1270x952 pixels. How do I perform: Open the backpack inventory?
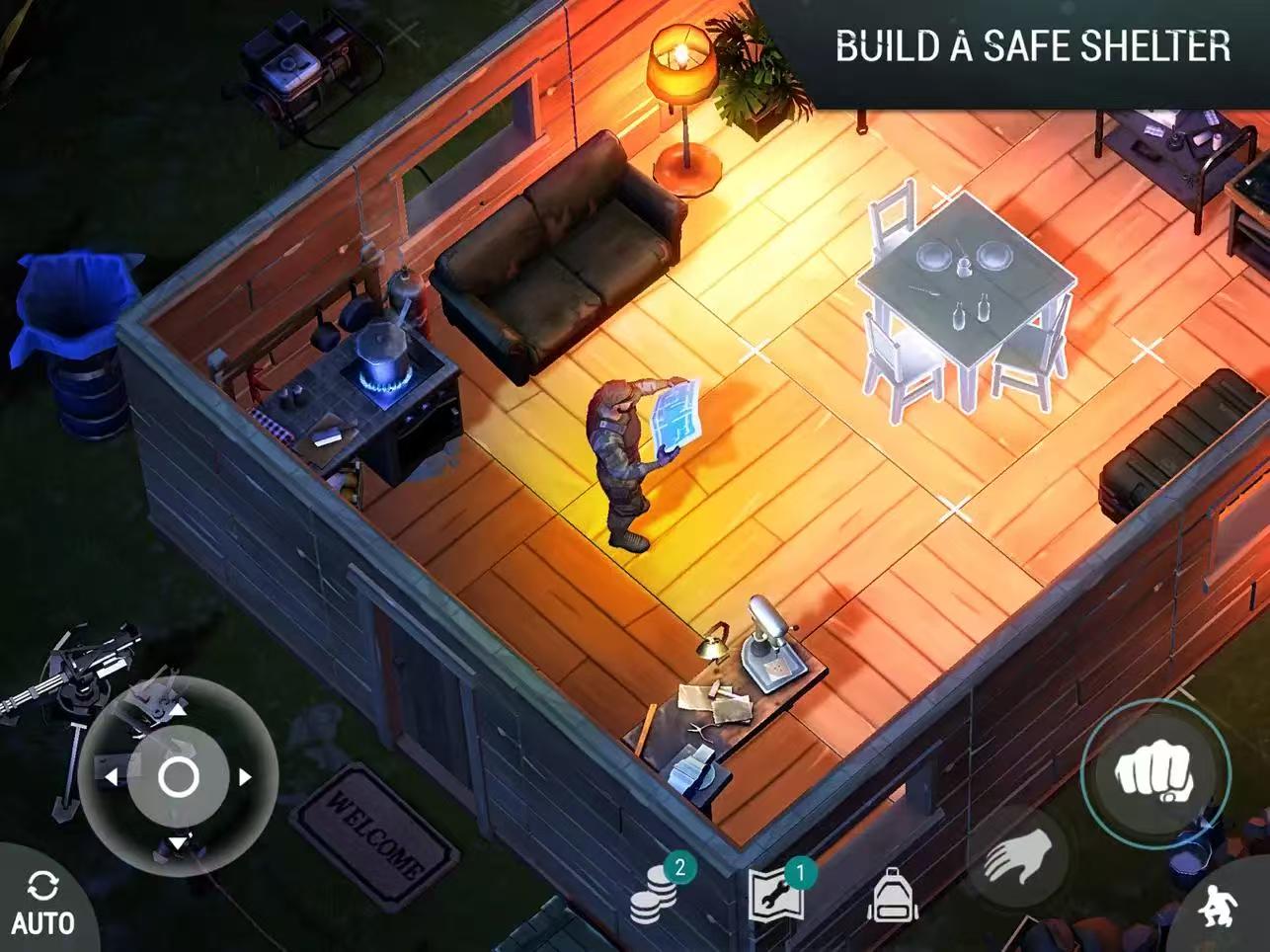click(x=892, y=896)
